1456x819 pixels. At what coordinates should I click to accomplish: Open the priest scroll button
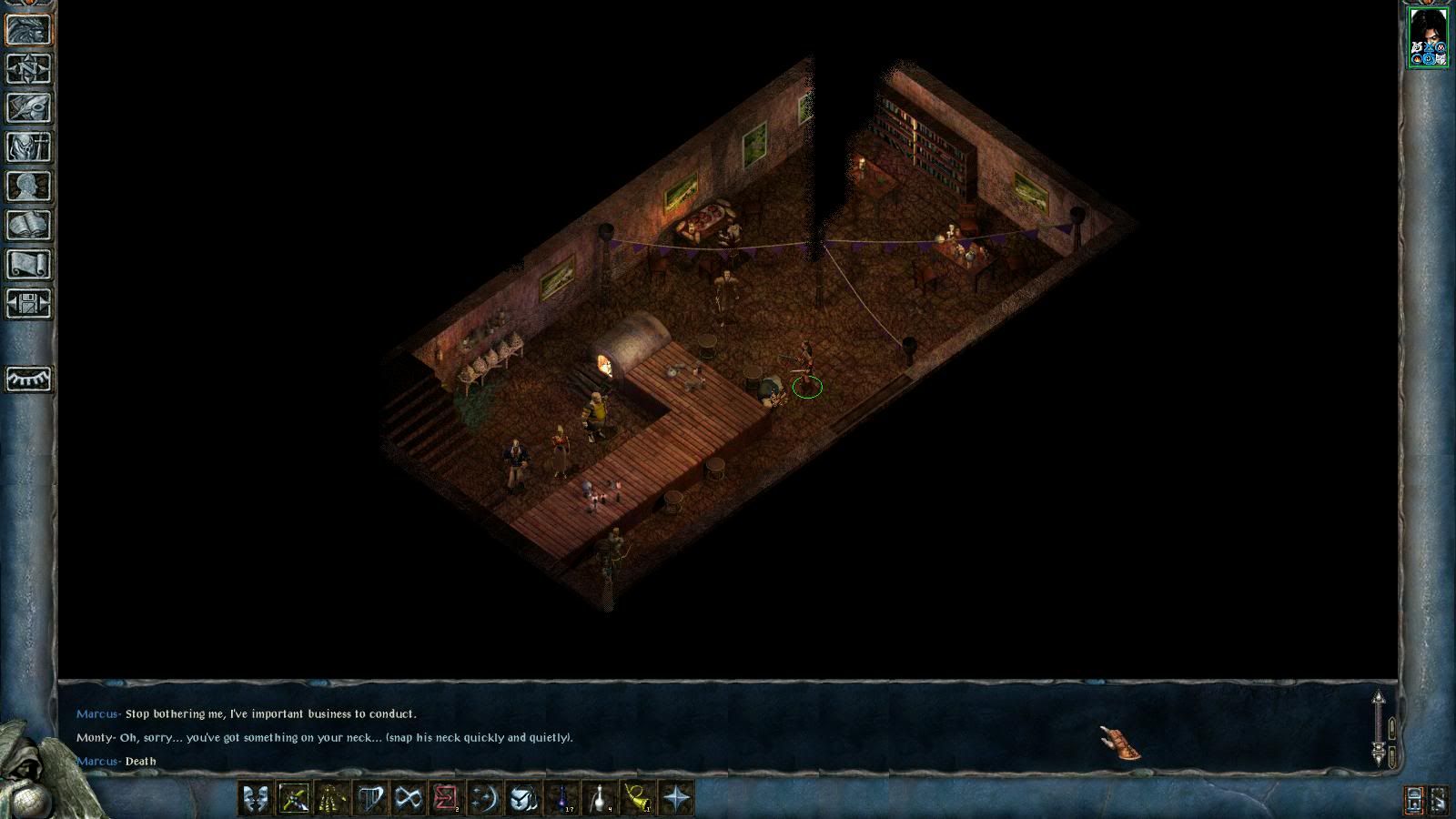point(28,264)
